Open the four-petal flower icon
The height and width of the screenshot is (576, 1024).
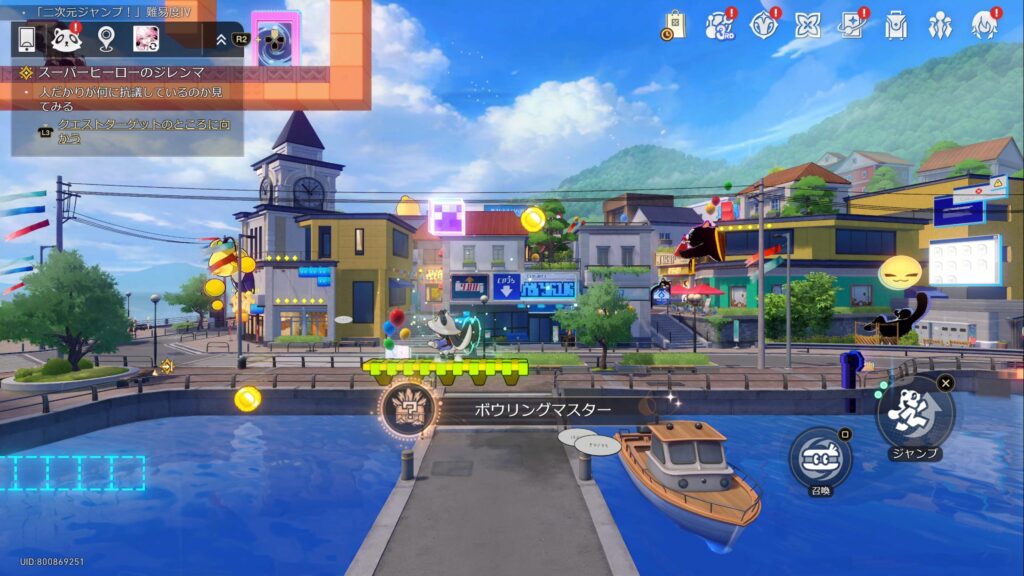[x=808, y=25]
